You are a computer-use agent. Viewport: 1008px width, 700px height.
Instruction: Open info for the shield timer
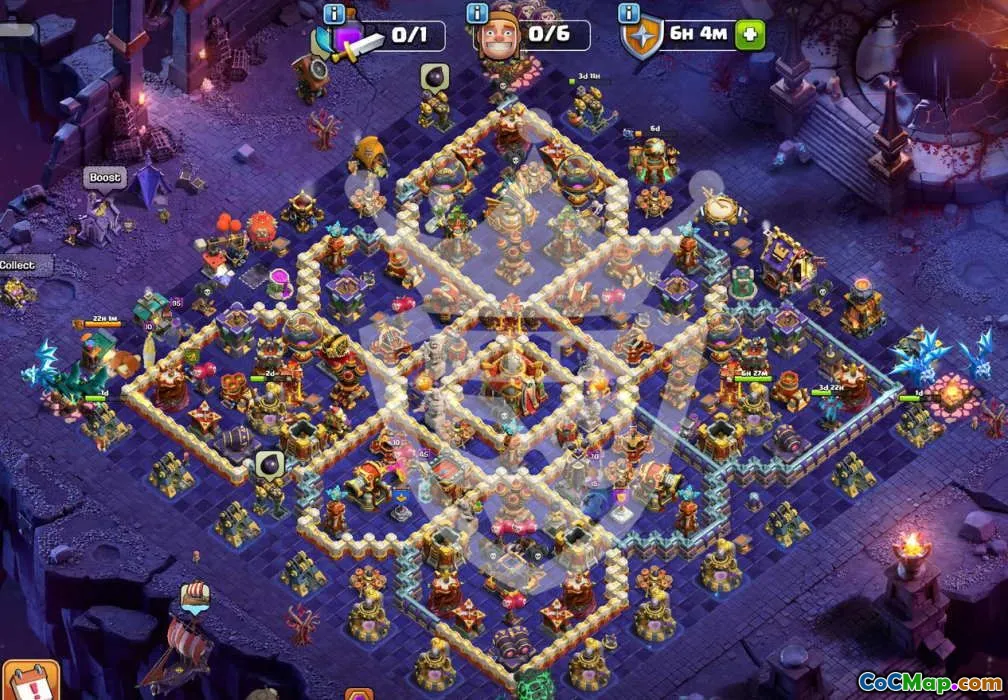[x=629, y=13]
